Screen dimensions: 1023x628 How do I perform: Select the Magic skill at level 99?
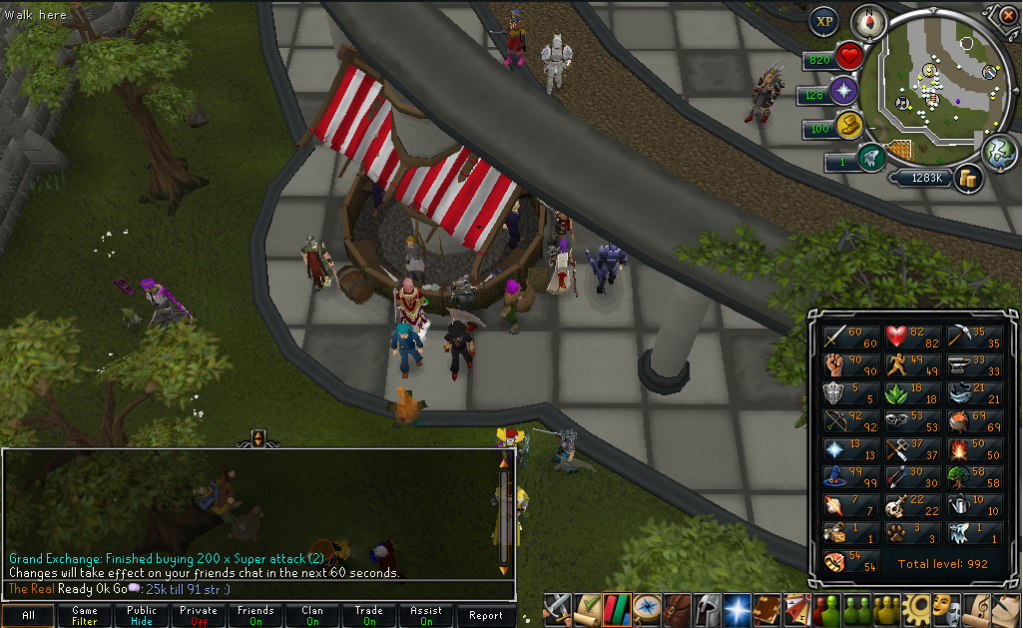point(846,478)
